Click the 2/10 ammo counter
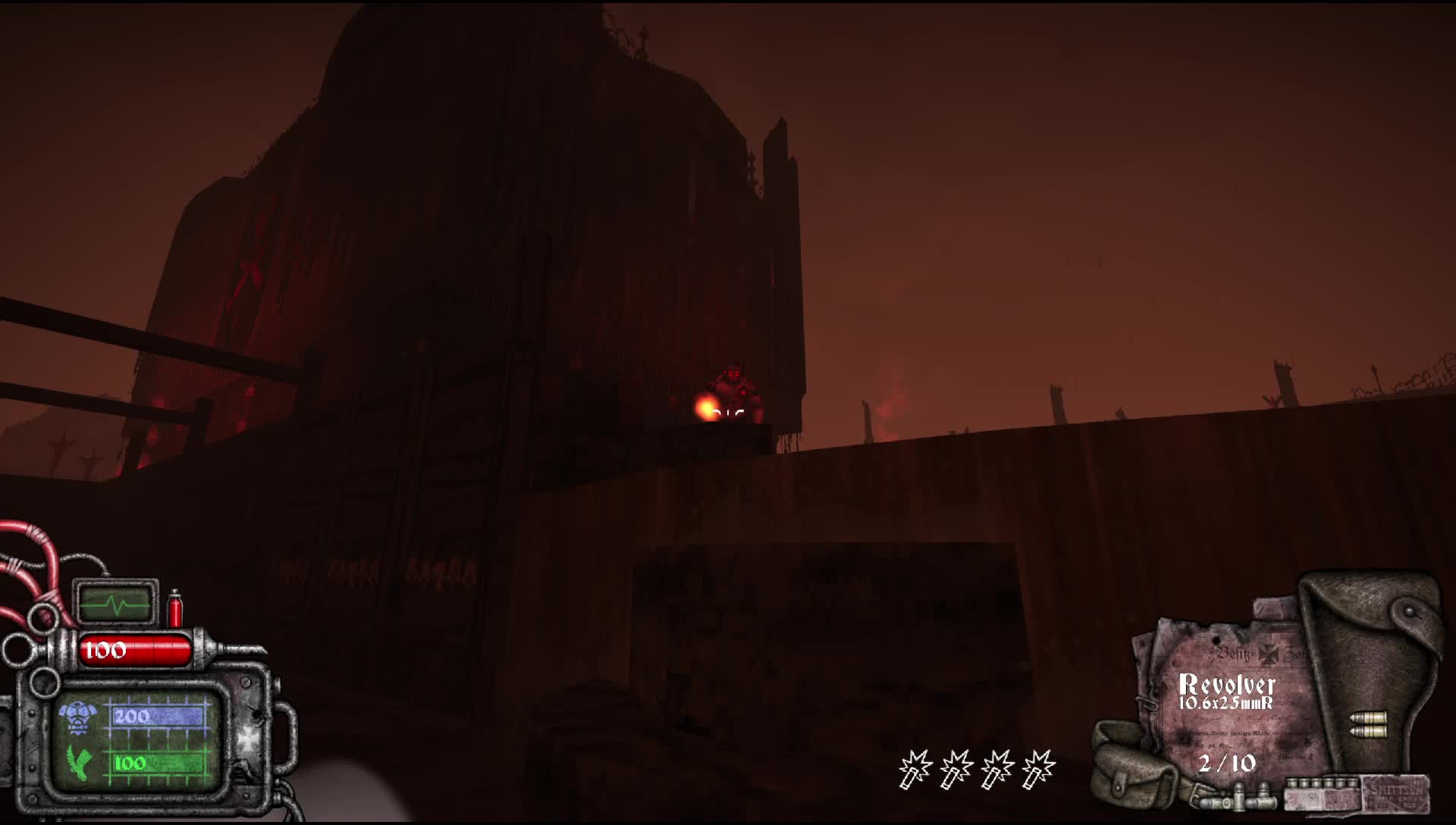Image resolution: width=1456 pixels, height=825 pixels. click(x=1228, y=762)
